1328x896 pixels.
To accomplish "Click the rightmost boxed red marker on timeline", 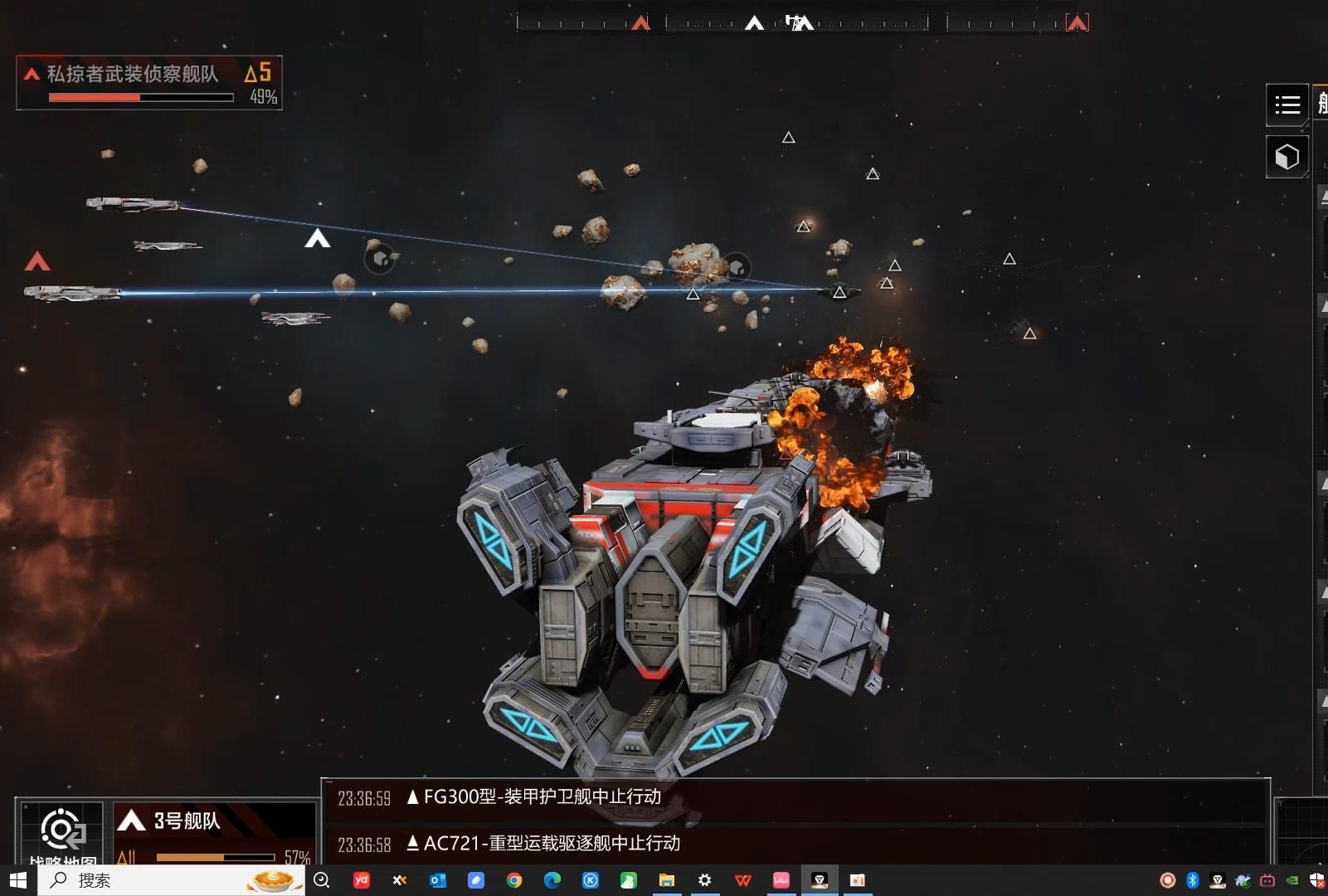I will (1077, 23).
